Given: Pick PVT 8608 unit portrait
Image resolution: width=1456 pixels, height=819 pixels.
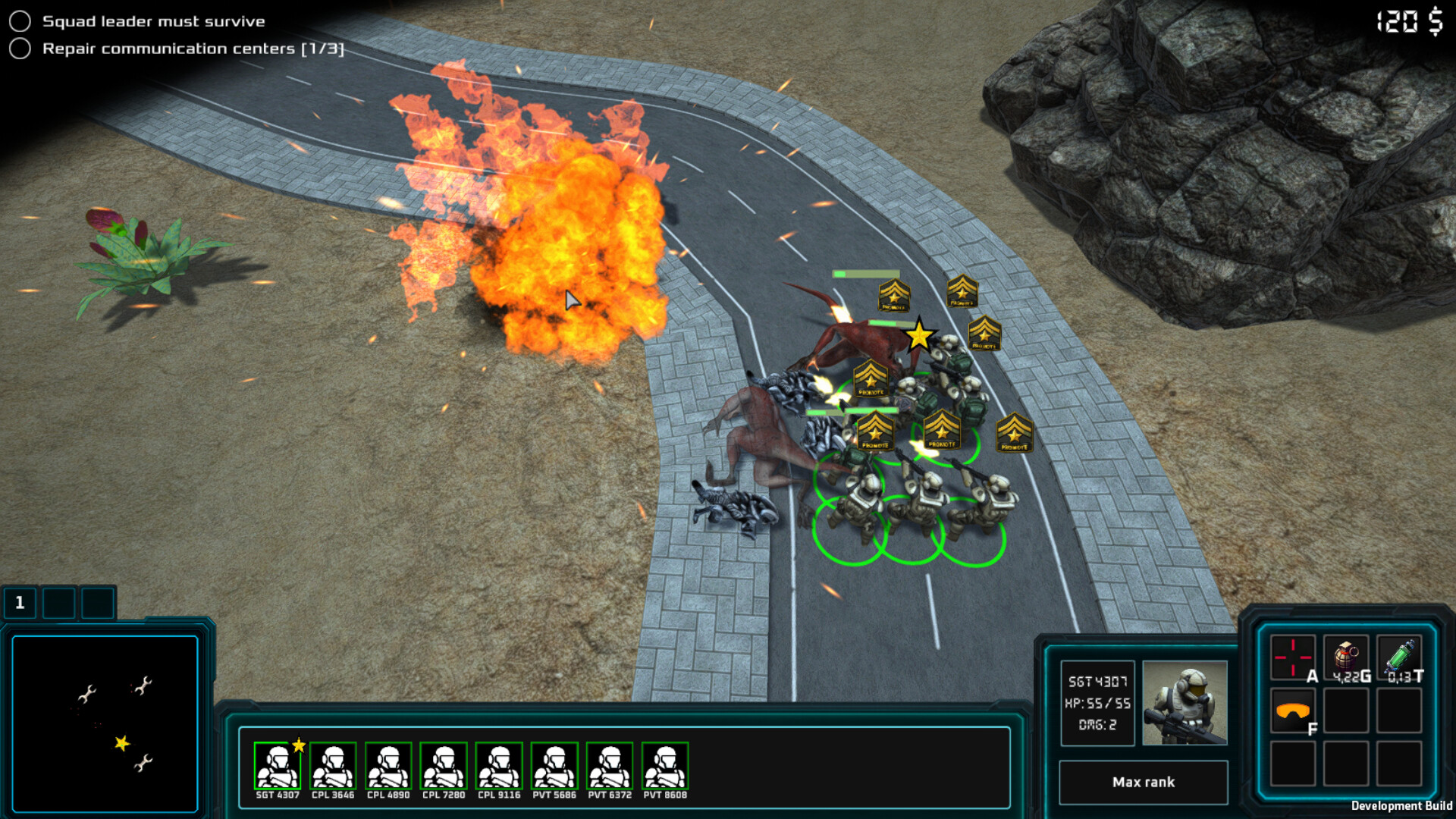Looking at the screenshot, I should 665,767.
